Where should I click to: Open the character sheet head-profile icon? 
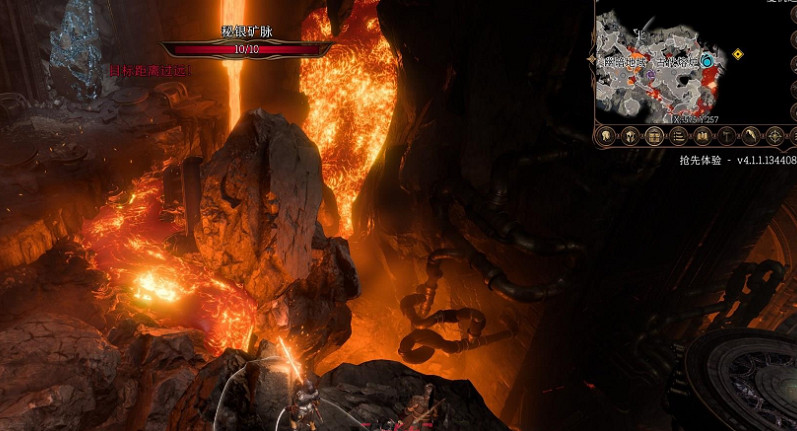point(606,136)
